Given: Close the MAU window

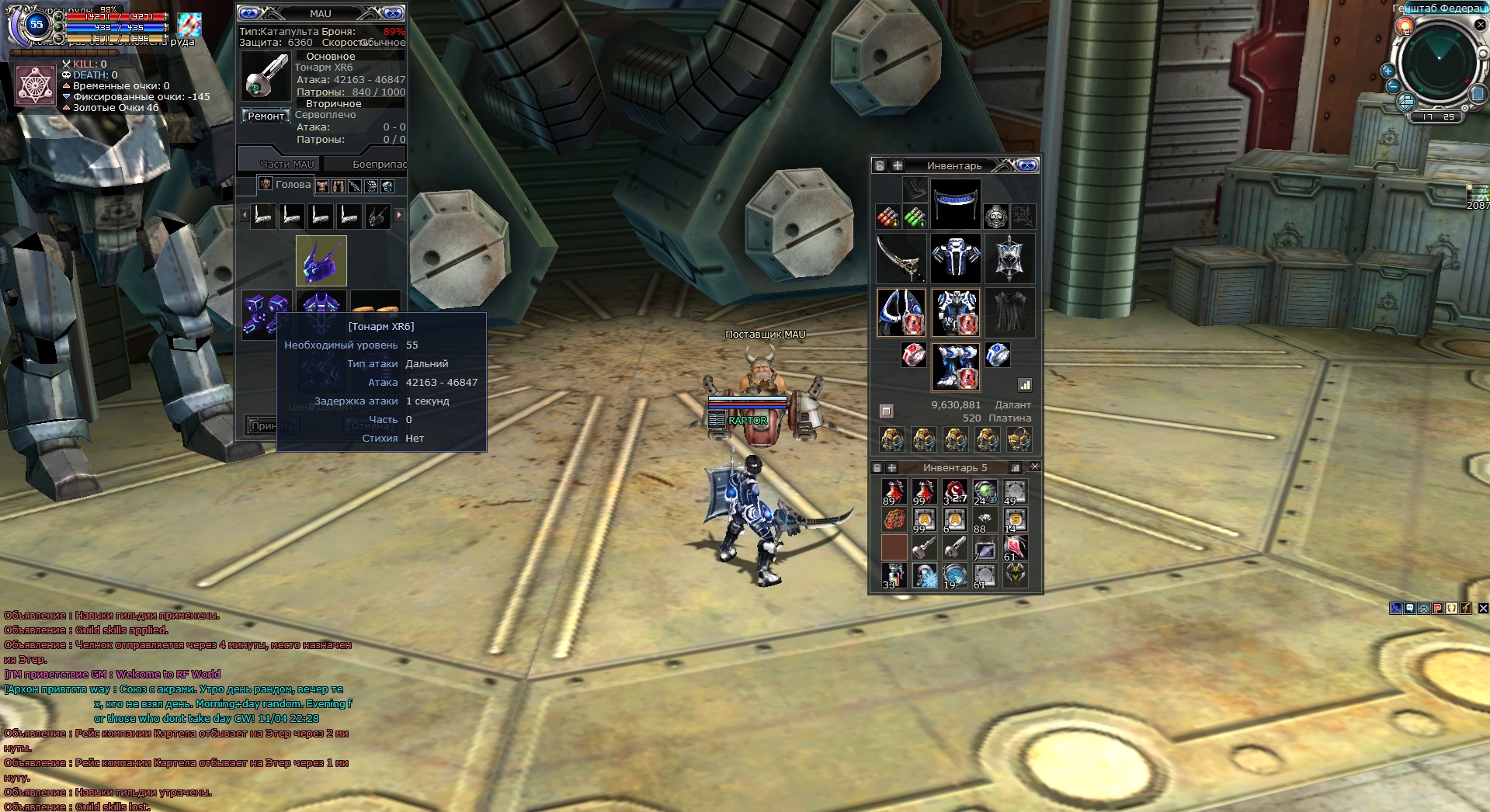Looking at the screenshot, I should (x=393, y=13).
